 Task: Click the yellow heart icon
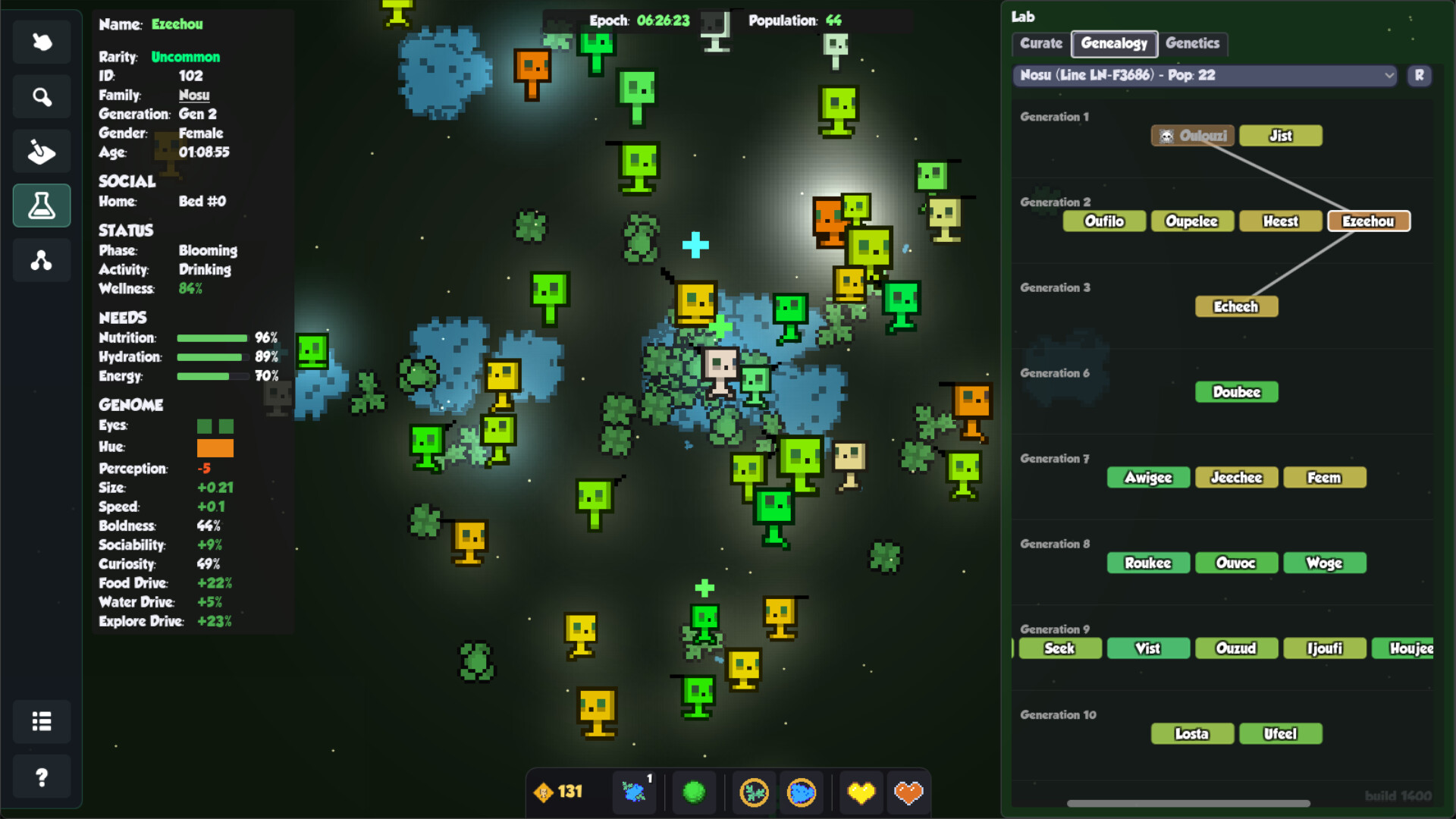(861, 792)
